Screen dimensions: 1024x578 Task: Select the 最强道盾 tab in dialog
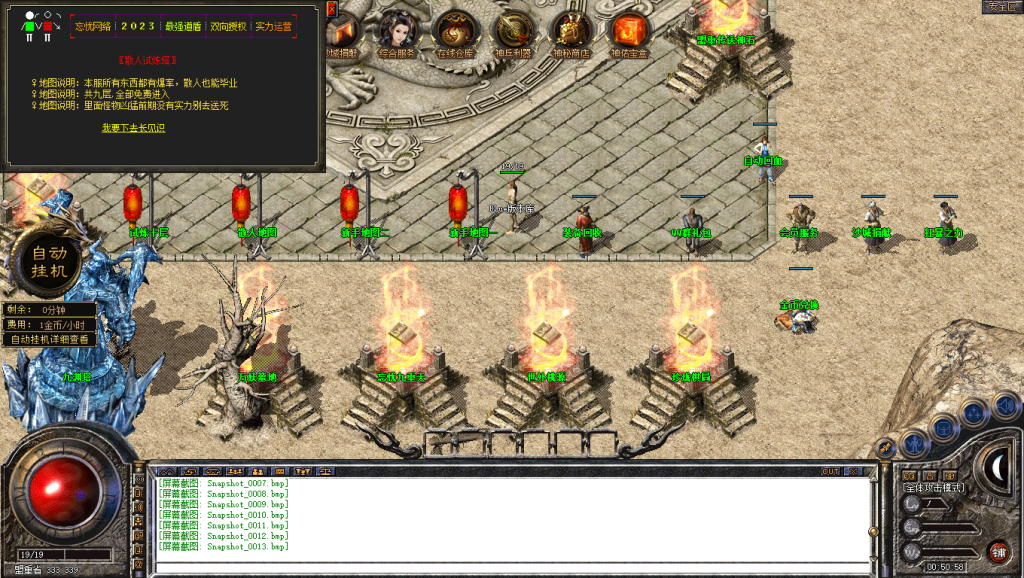(183, 27)
